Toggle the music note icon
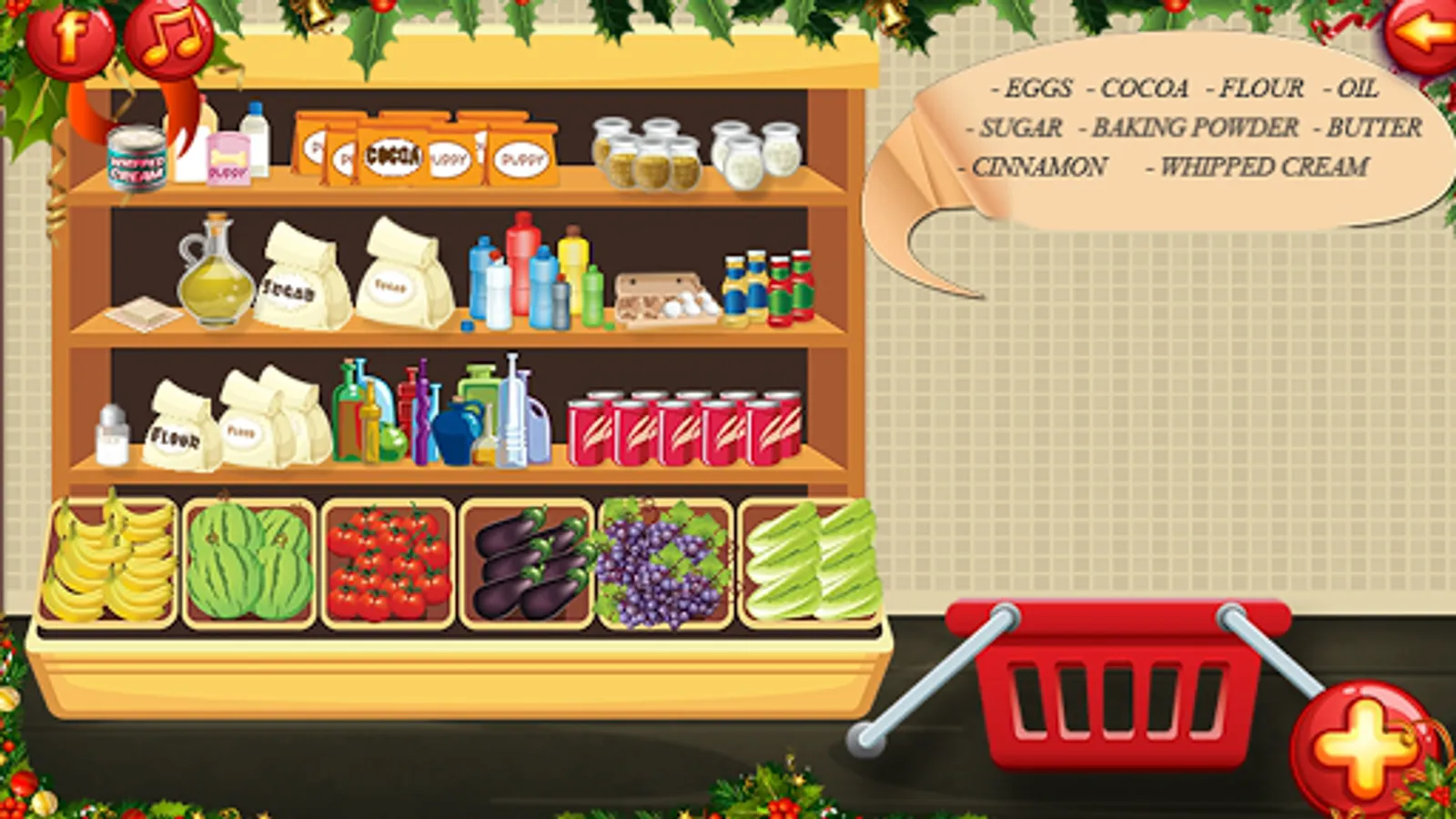The image size is (1456, 819). 167,36
